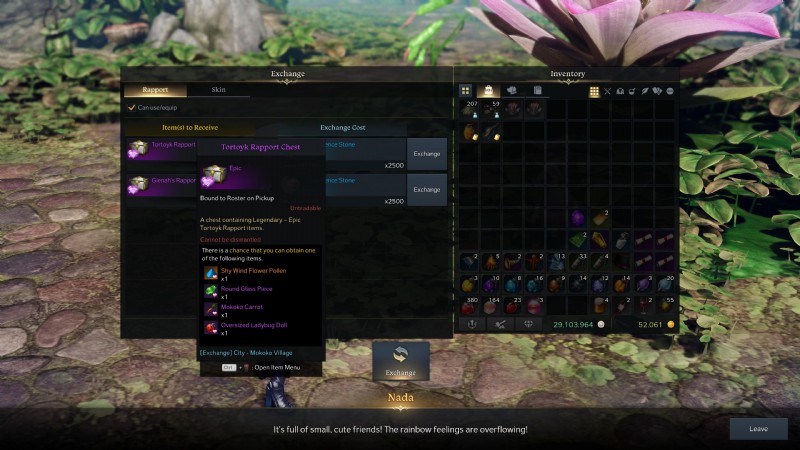Leave the conversation with Nada
This screenshot has width=800, height=450.
point(758,429)
